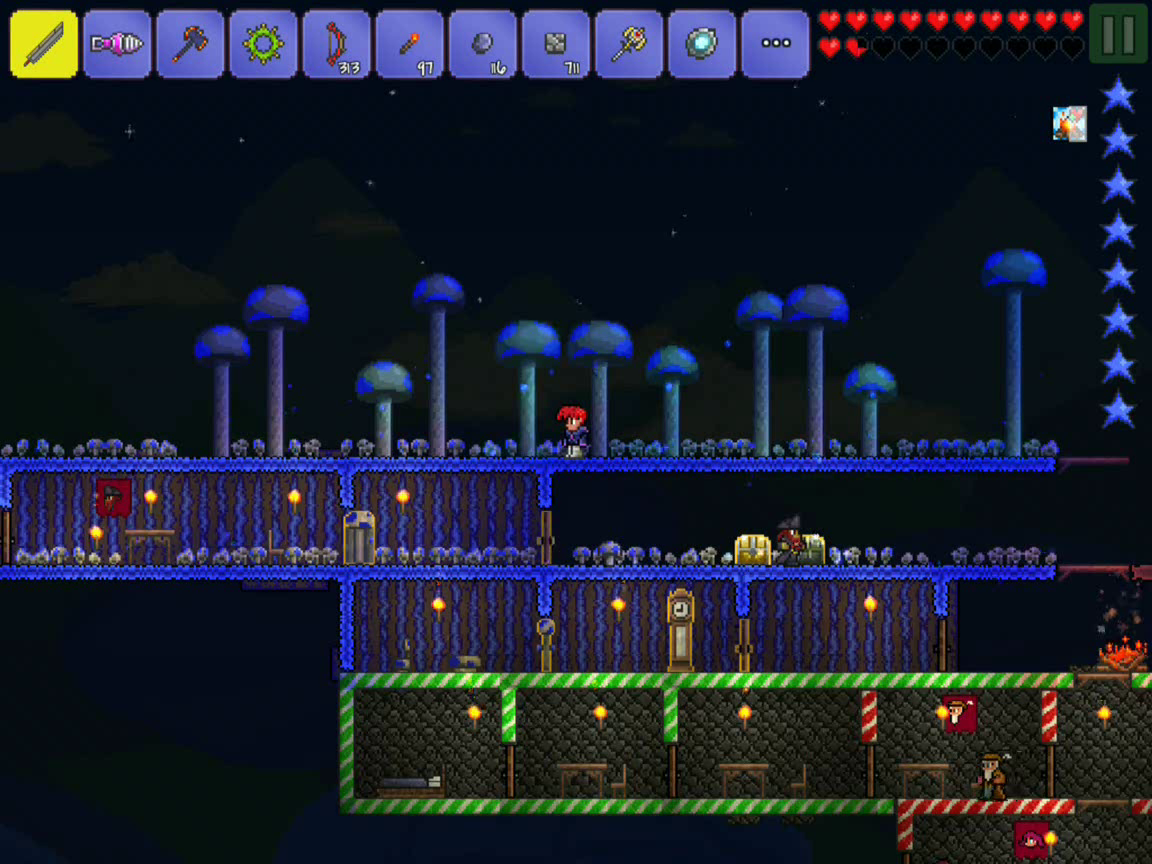Equip the golden axe-head staff slot
1152x864 pixels.
[x=629, y=44]
